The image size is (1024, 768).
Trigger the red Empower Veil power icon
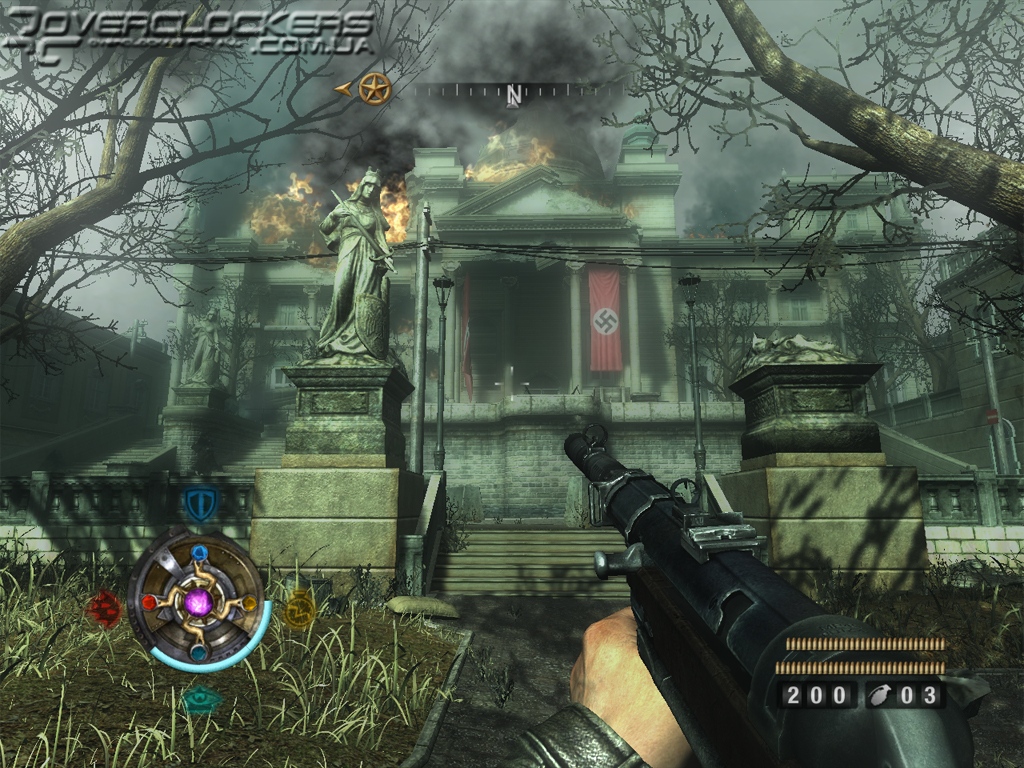[104, 606]
